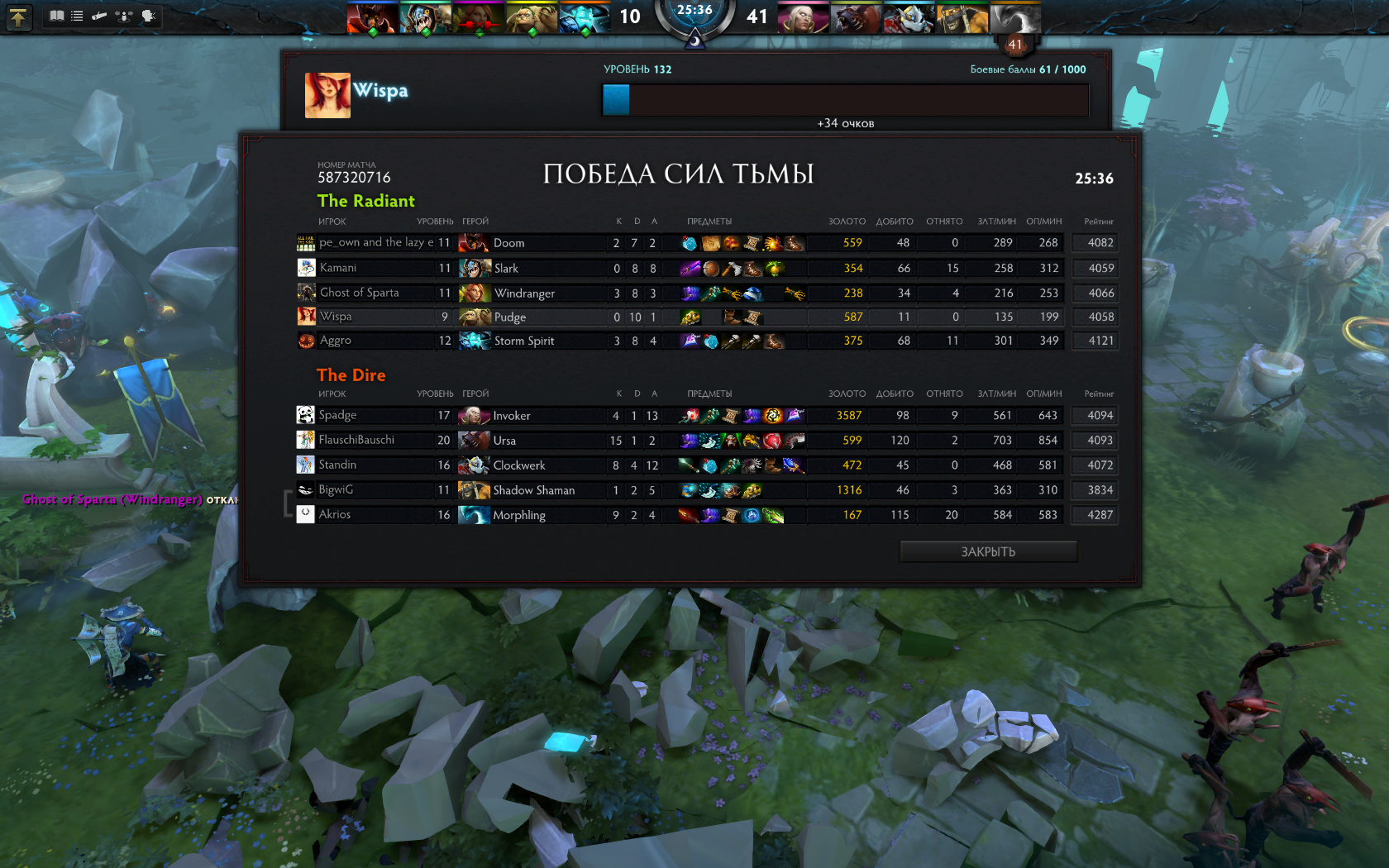The image size is (1389, 868).
Task: Select the Storm Spirit portrait in the top bar
Action: pos(583,17)
